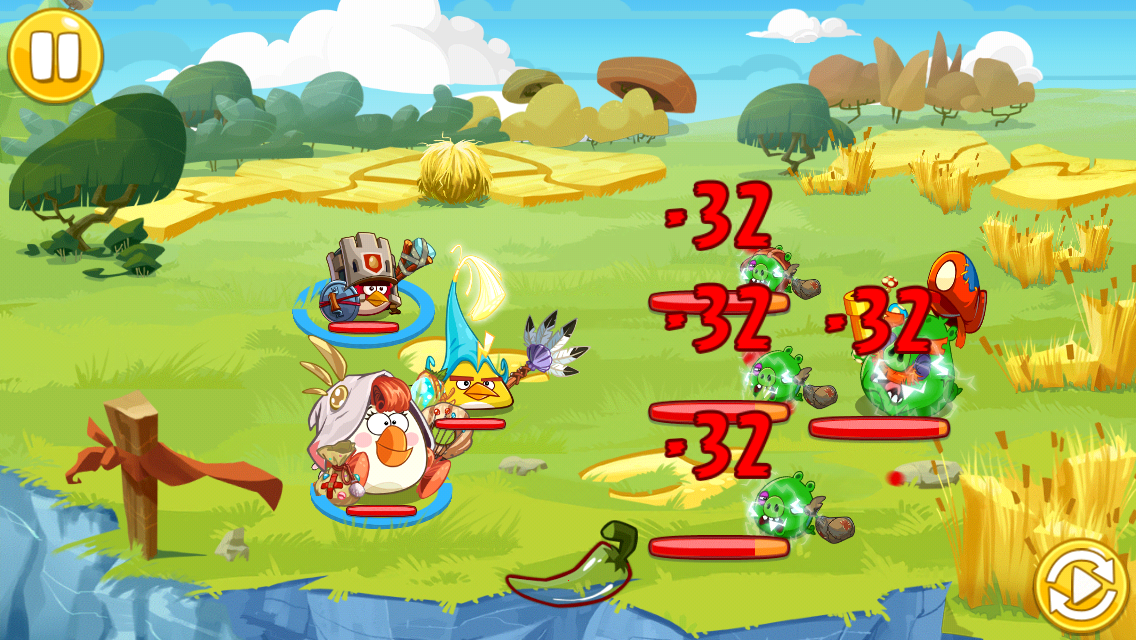Toggle the auto-battle button
This screenshot has height=640, width=1136.
coord(1081,588)
